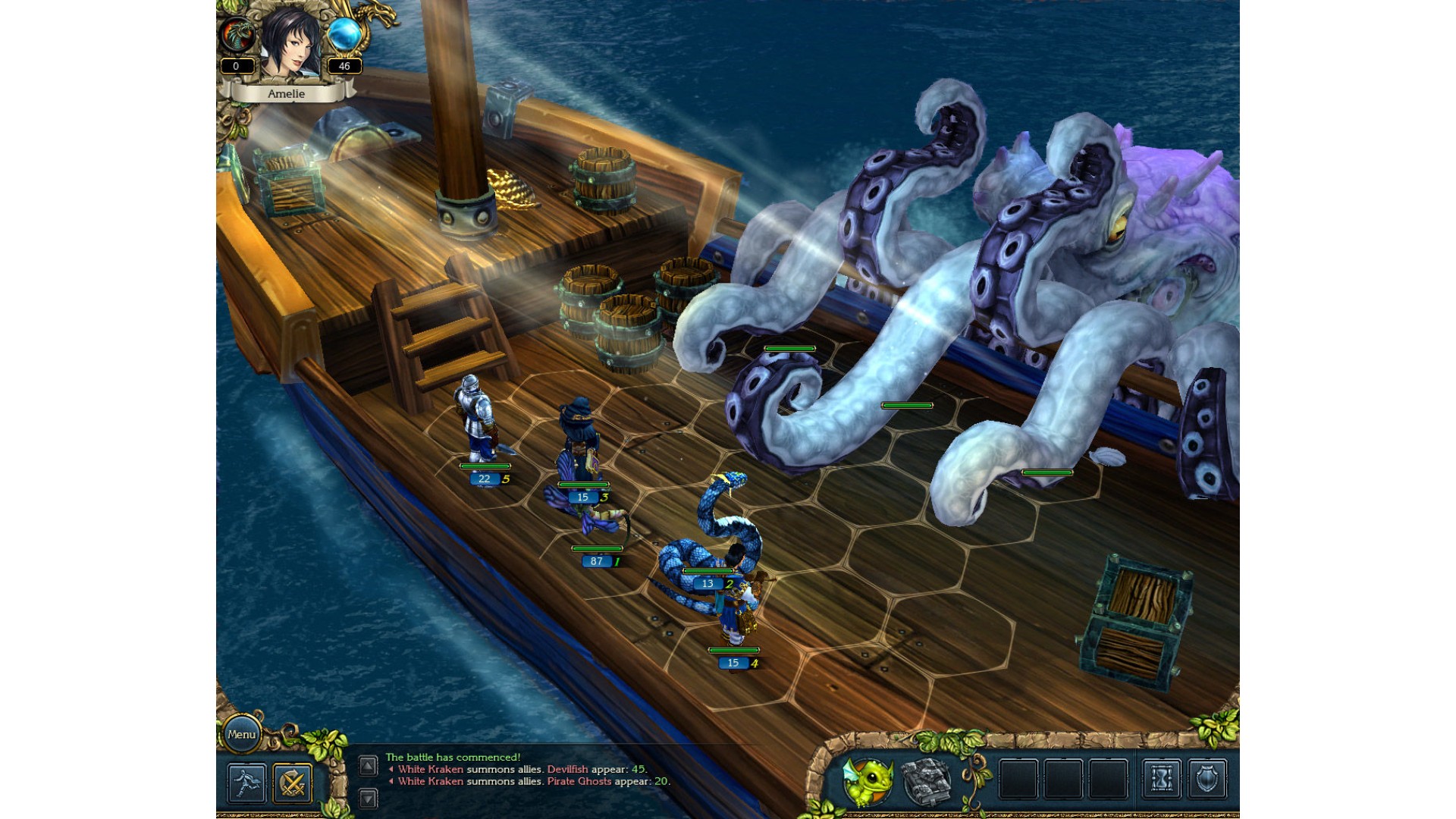Image resolution: width=1456 pixels, height=819 pixels.
Task: Open the round Menu button
Action: click(x=241, y=734)
